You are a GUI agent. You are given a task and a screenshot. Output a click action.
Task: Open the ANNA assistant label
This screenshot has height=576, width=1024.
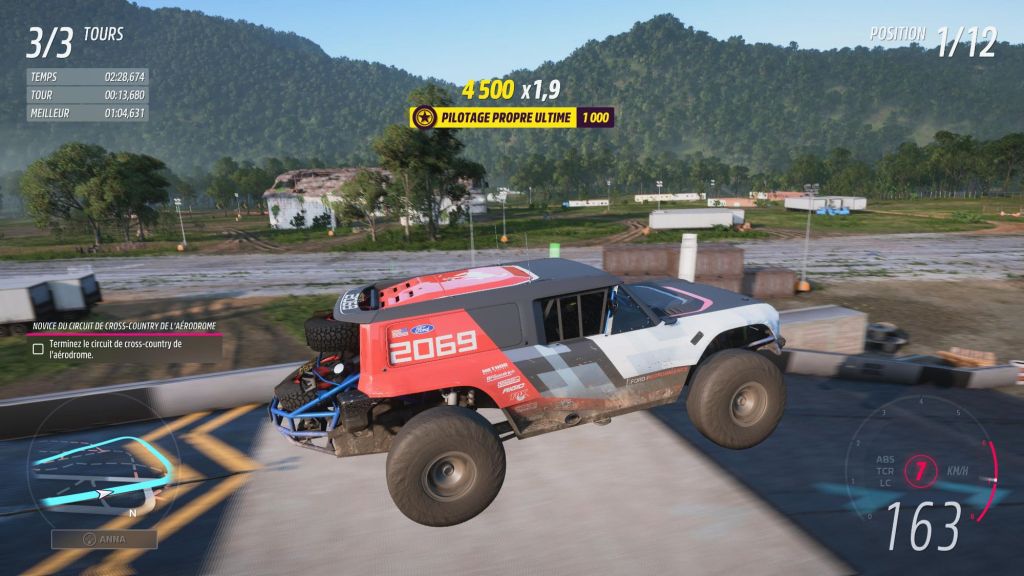pos(104,539)
